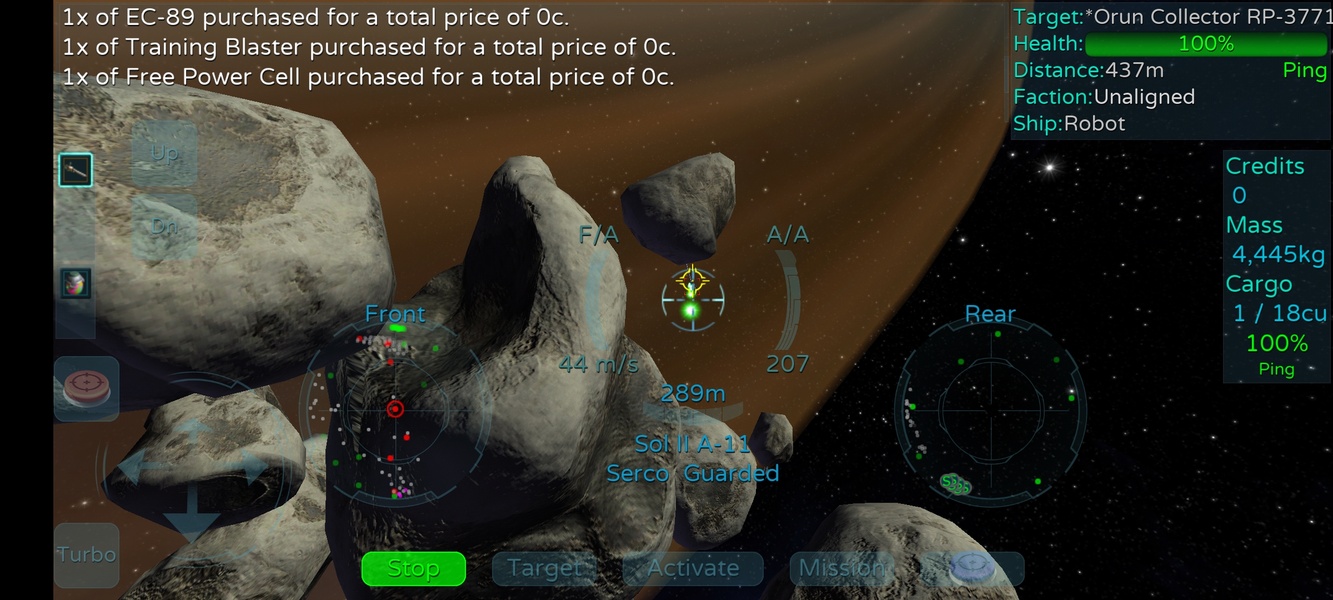Tap the Up thrust button

[164, 153]
